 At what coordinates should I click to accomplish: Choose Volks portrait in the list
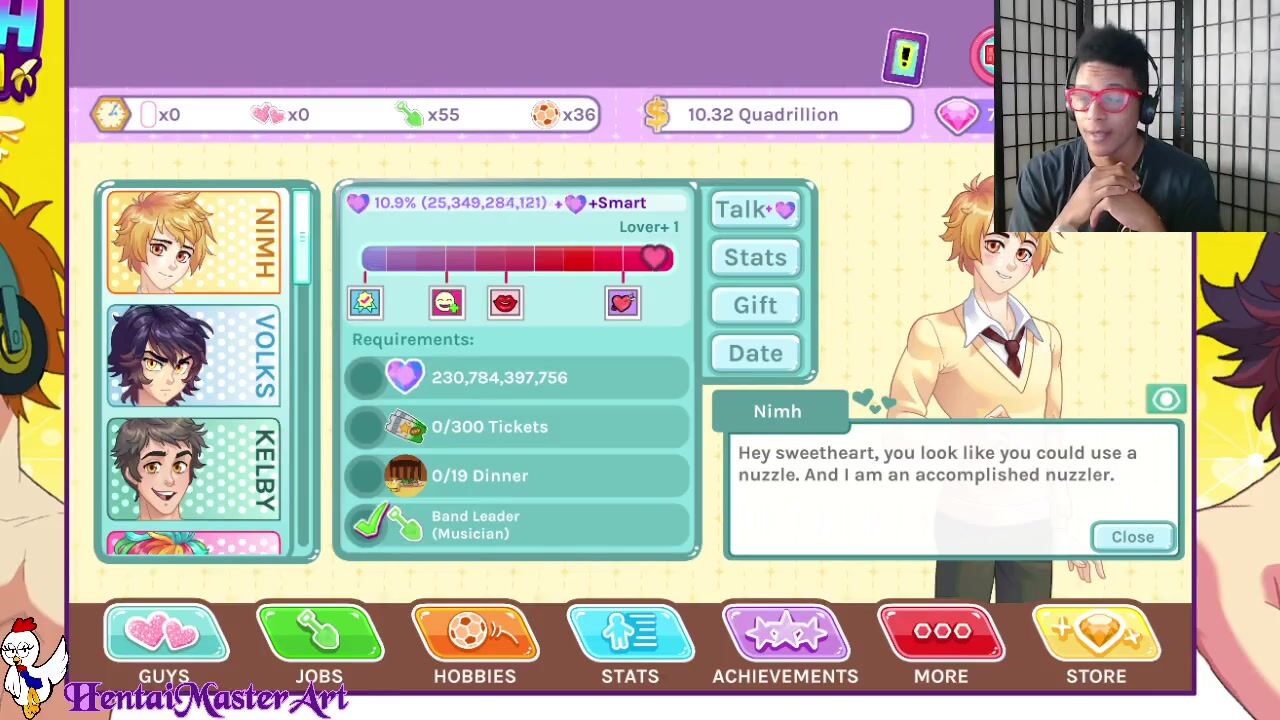pos(194,356)
